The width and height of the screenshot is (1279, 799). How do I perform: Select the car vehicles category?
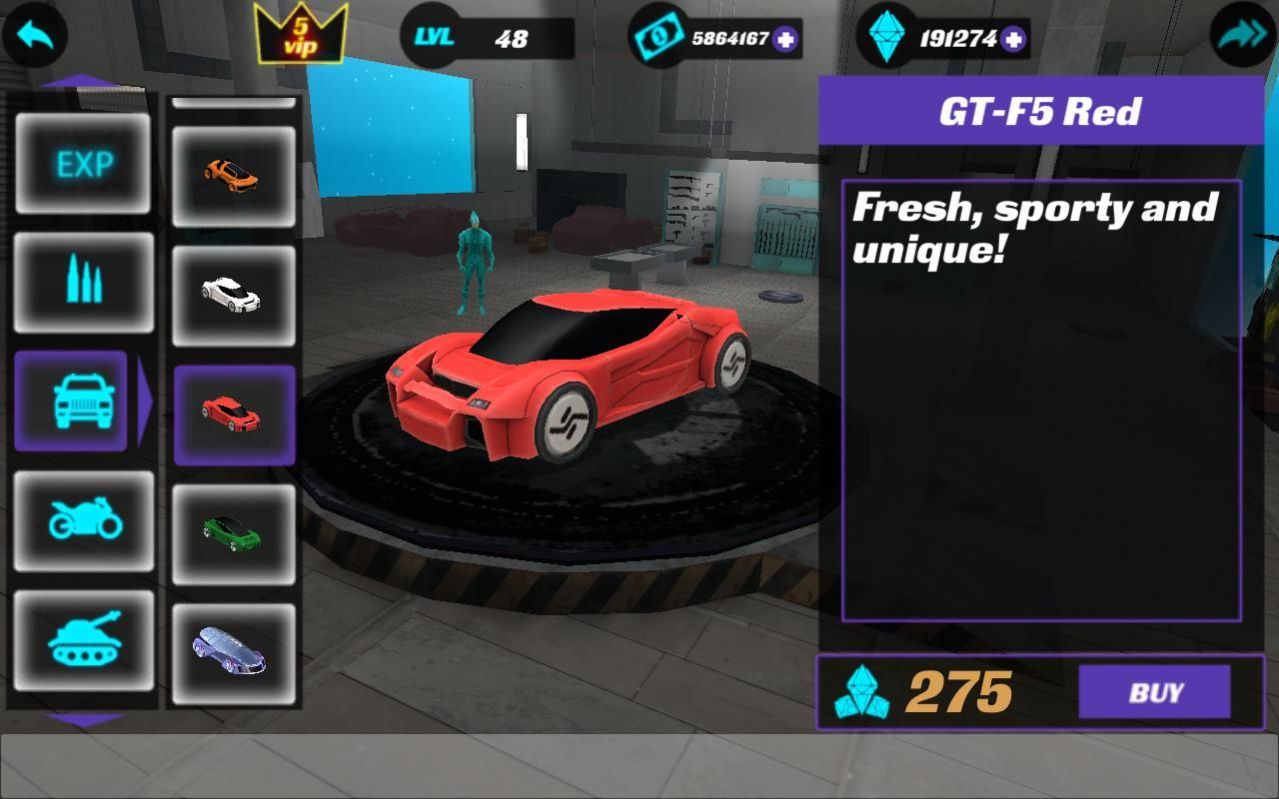(x=72, y=401)
